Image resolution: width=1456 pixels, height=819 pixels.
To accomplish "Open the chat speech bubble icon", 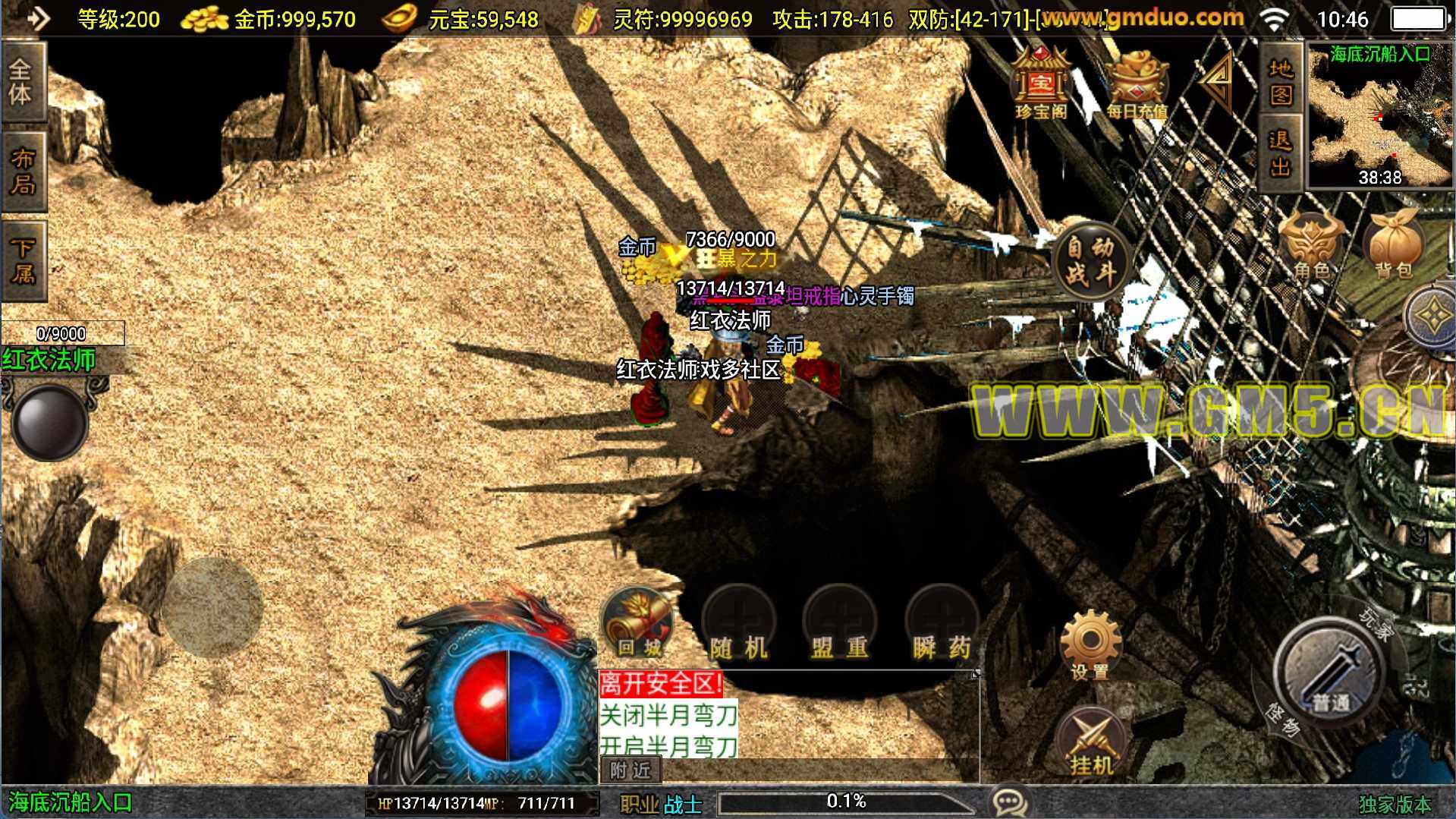I will point(1009,802).
